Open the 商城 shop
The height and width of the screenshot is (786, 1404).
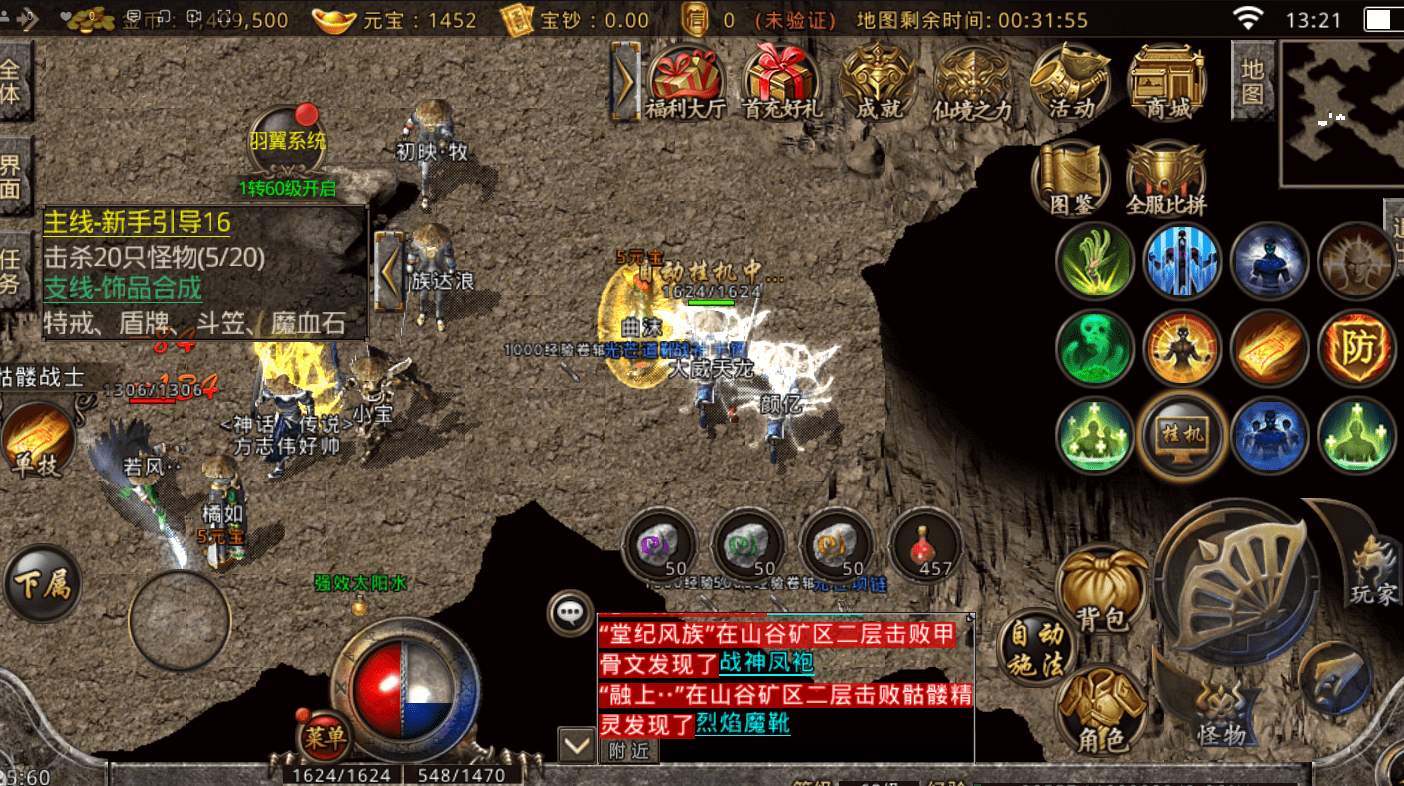tap(1166, 82)
